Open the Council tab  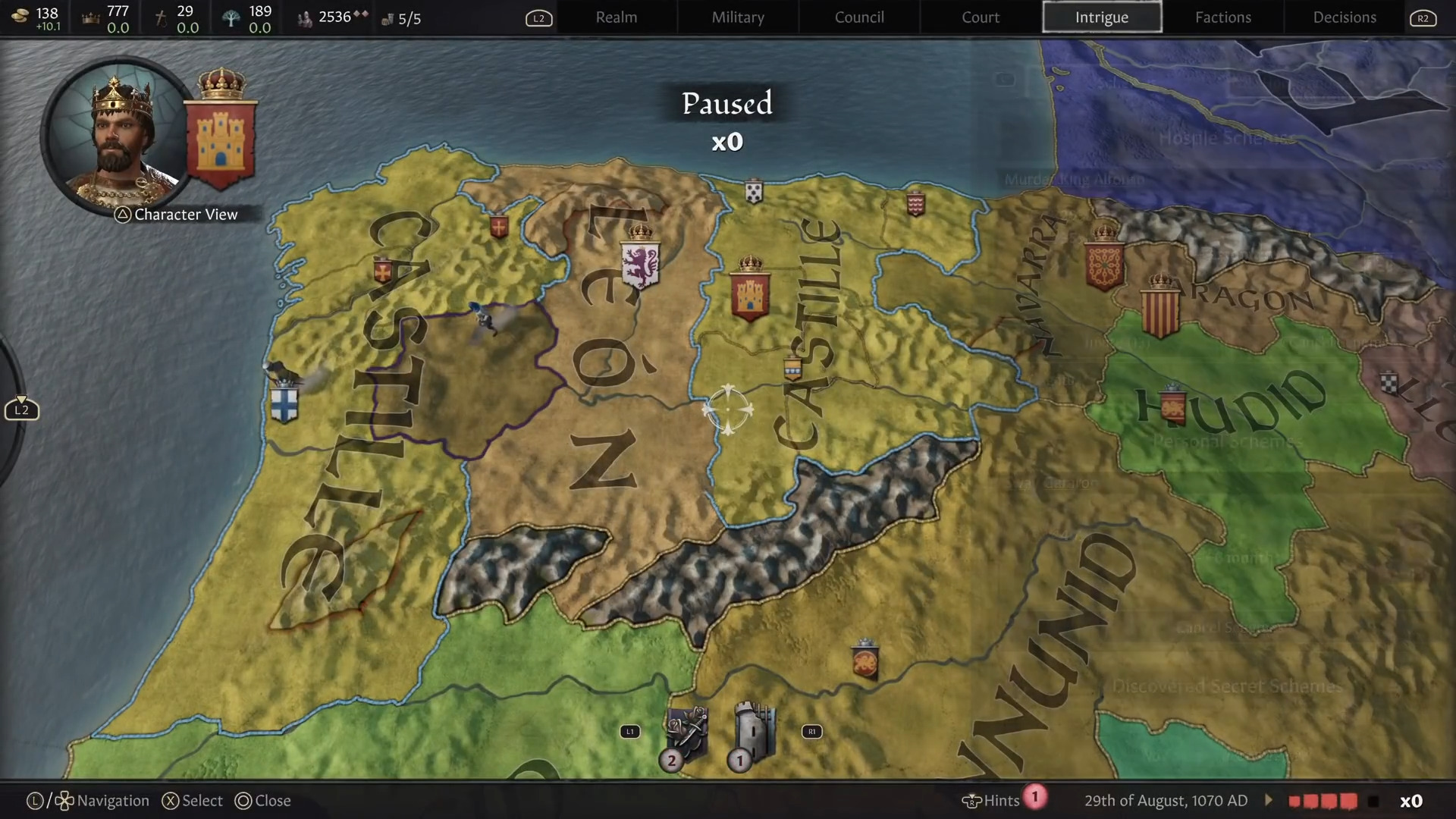[858, 17]
